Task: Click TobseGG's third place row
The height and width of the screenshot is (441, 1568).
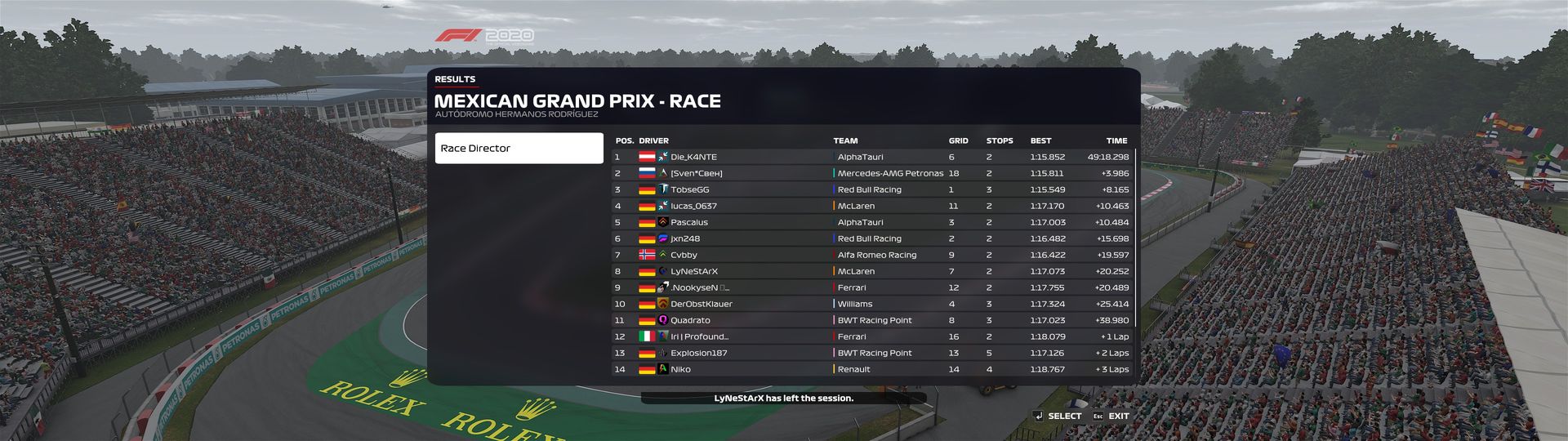Action: click(871, 189)
